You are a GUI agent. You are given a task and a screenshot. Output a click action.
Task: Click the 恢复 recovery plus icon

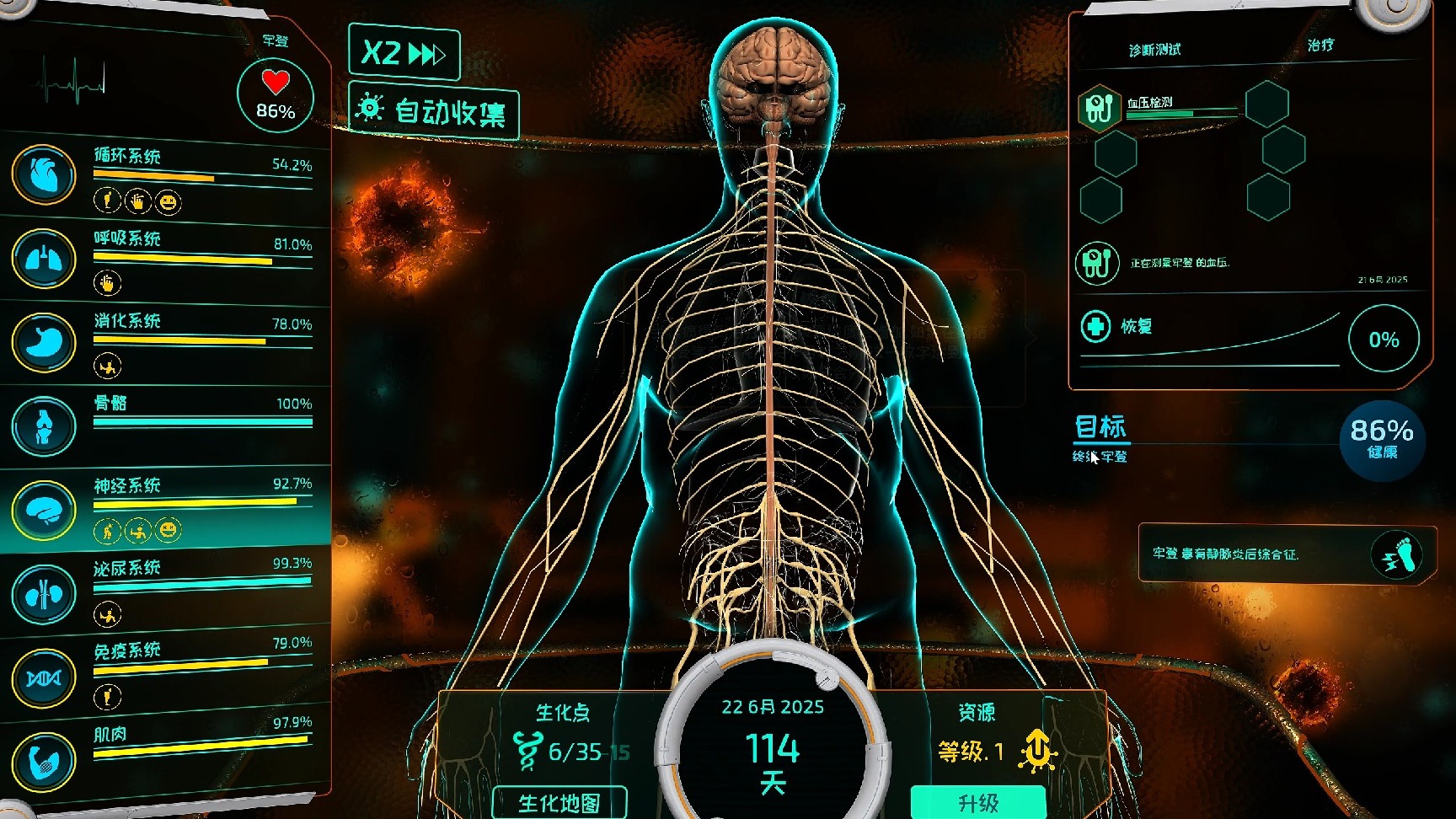[1095, 326]
